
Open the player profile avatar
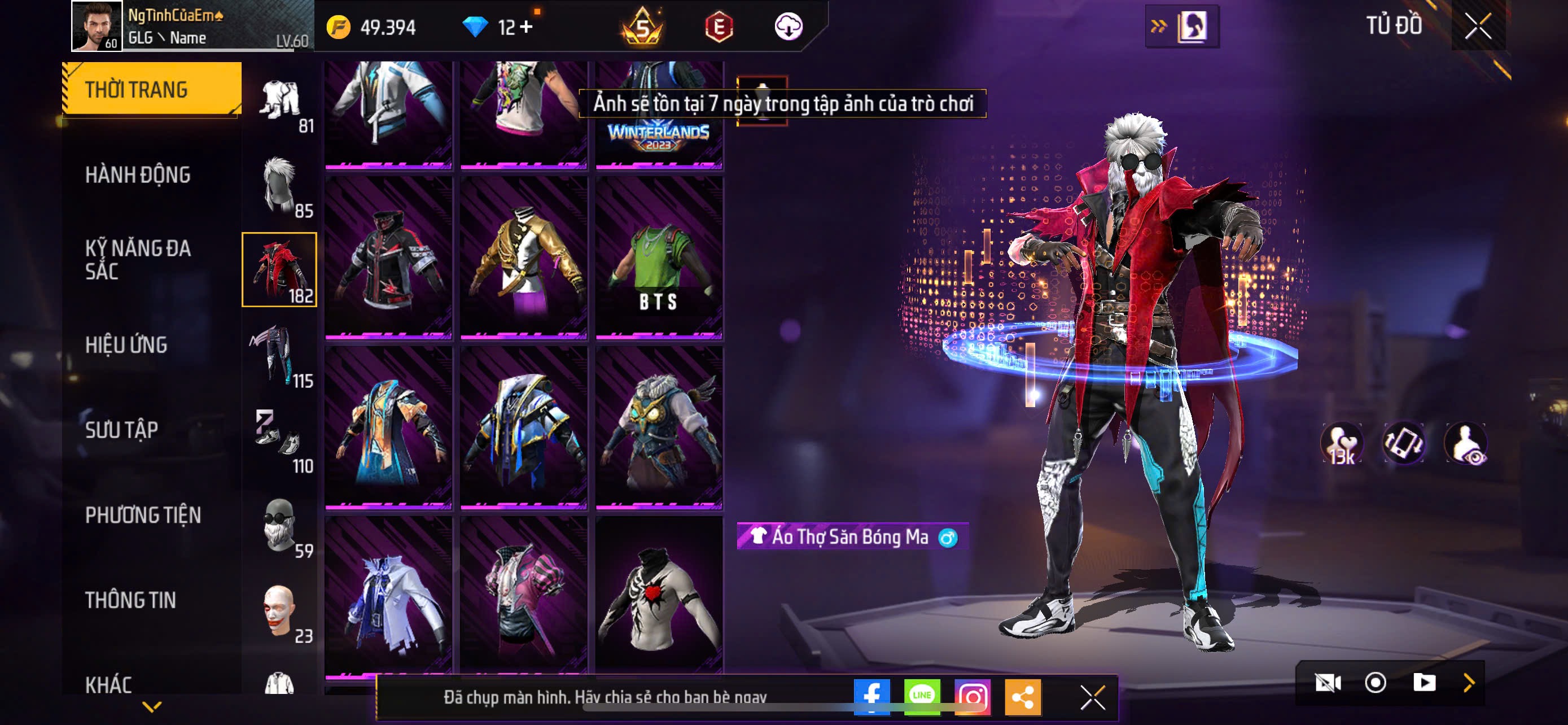pos(96,26)
